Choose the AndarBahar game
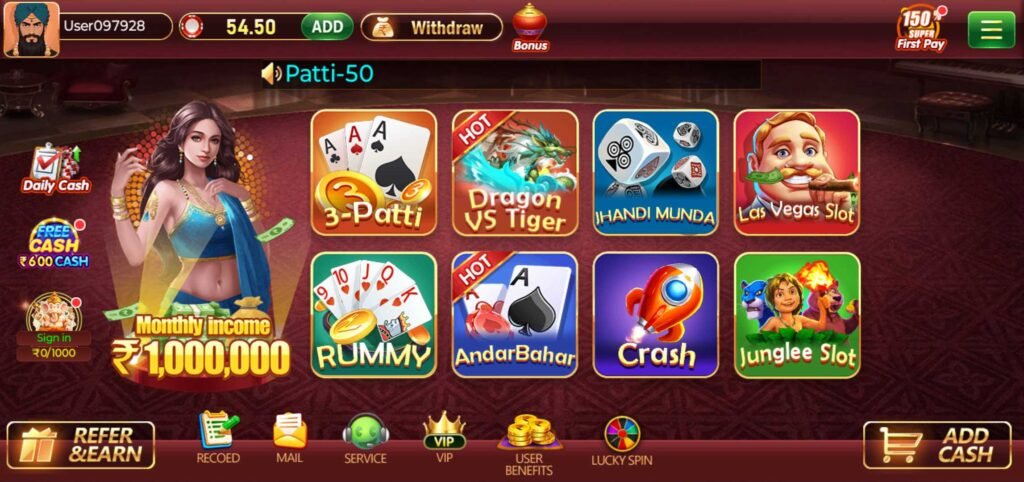 [x=515, y=314]
